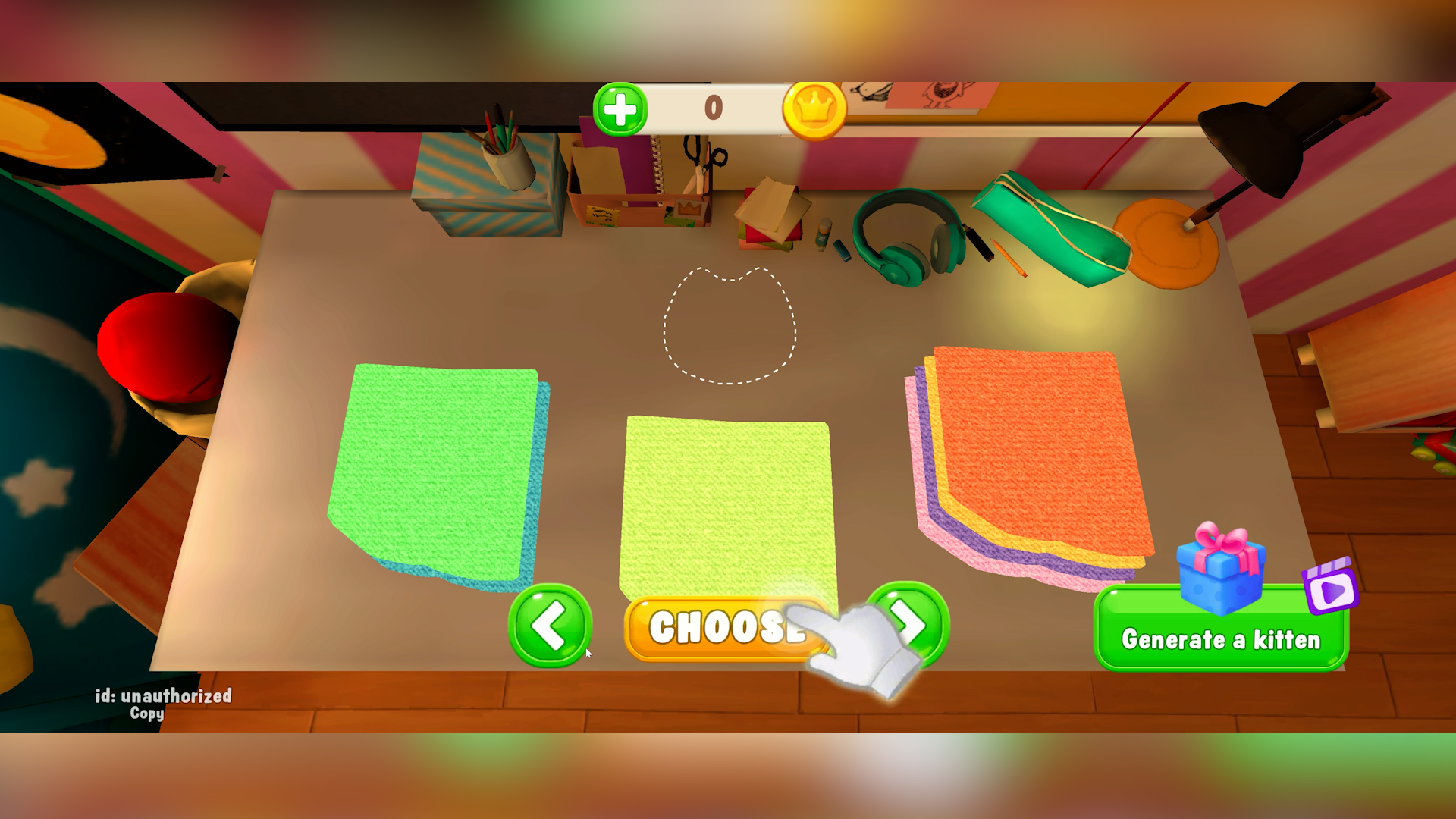This screenshot has width=1456, height=819.
Task: Select the green fabric stack
Action: [436, 470]
